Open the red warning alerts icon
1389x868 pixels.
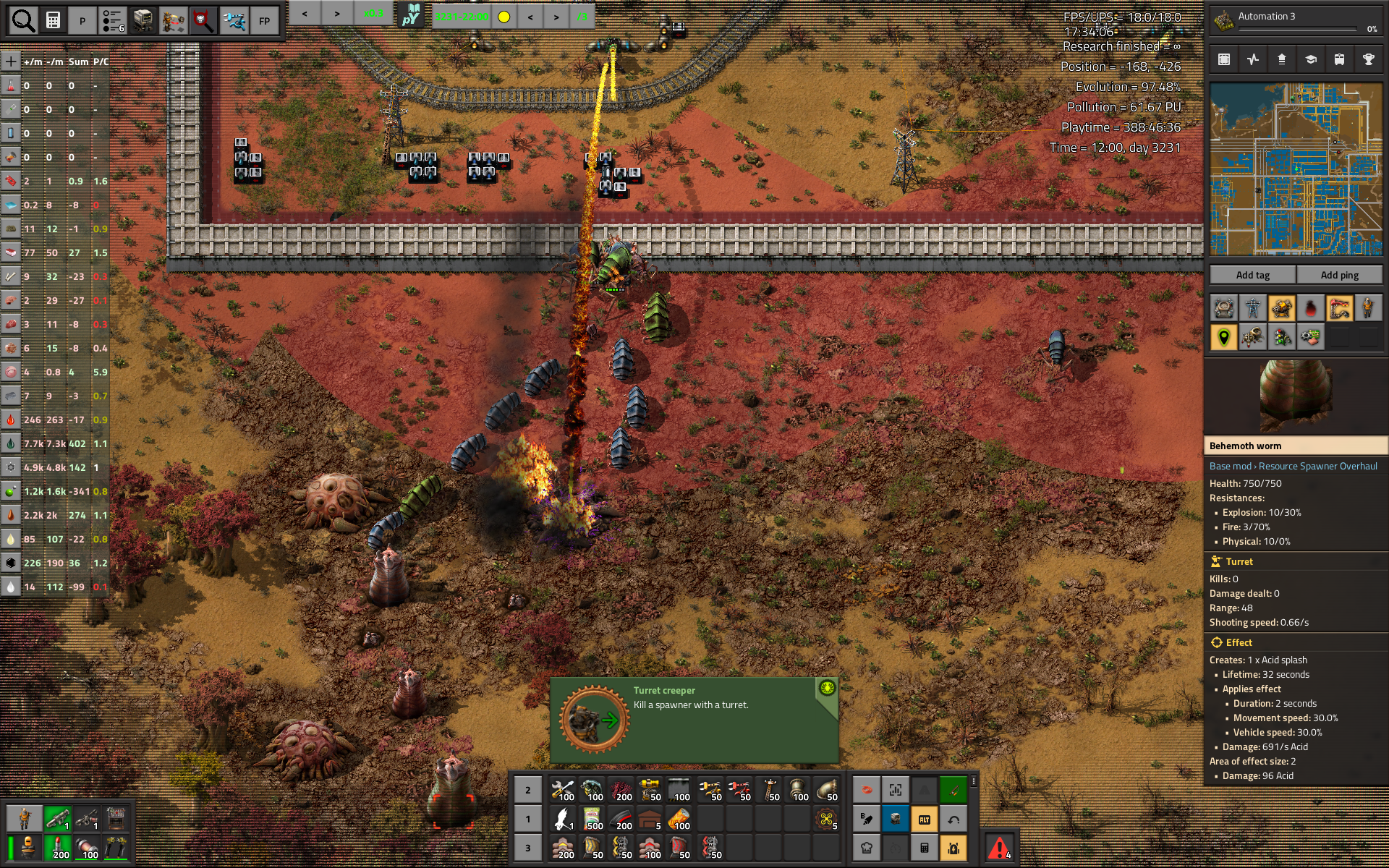[x=999, y=847]
